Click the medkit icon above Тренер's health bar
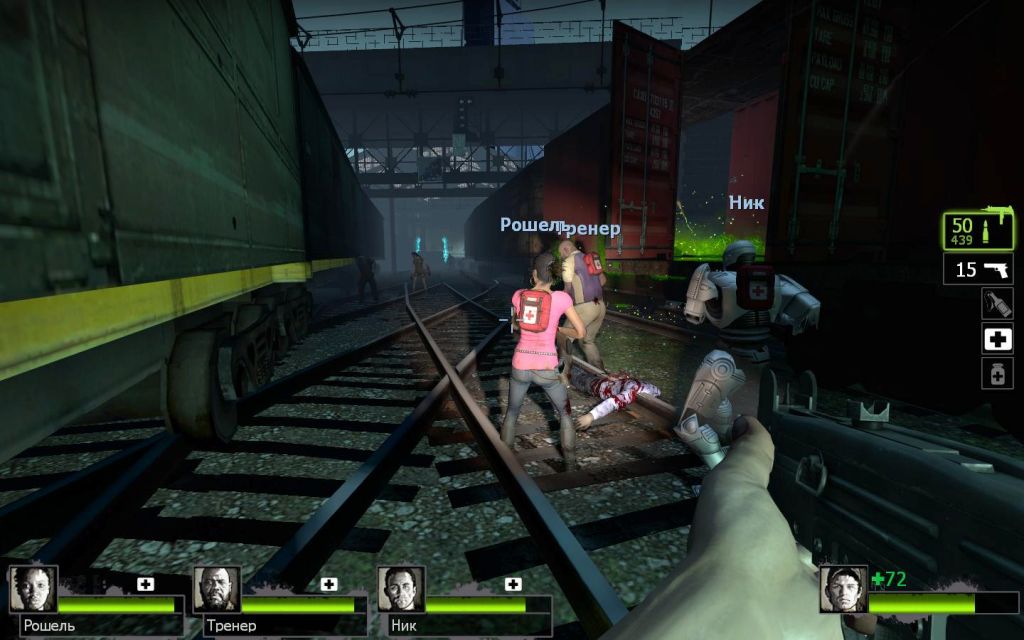Viewport: 1024px width, 640px height. [x=329, y=584]
